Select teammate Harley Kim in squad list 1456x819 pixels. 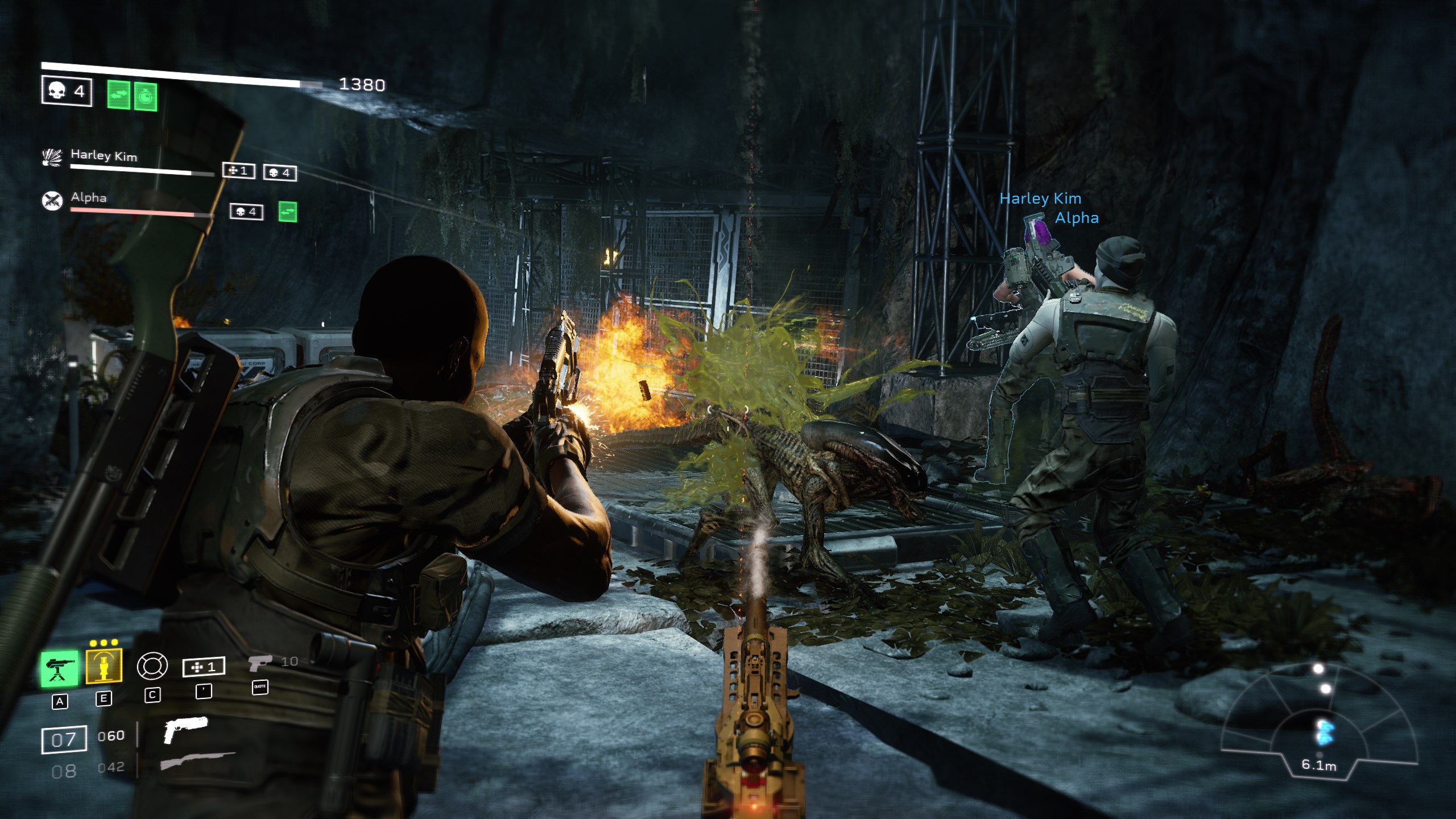click(x=104, y=155)
